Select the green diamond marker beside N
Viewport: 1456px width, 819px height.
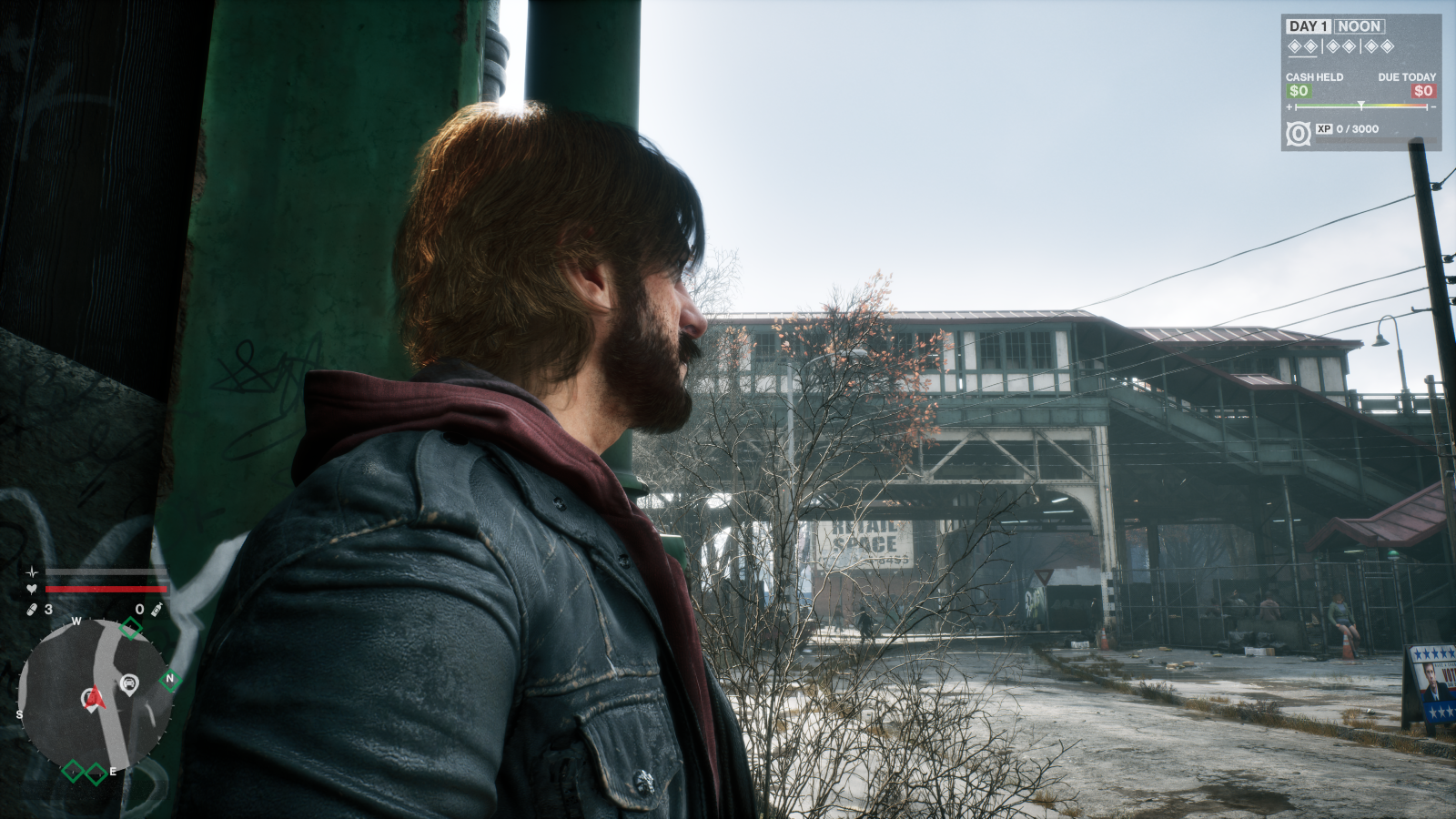tap(170, 679)
